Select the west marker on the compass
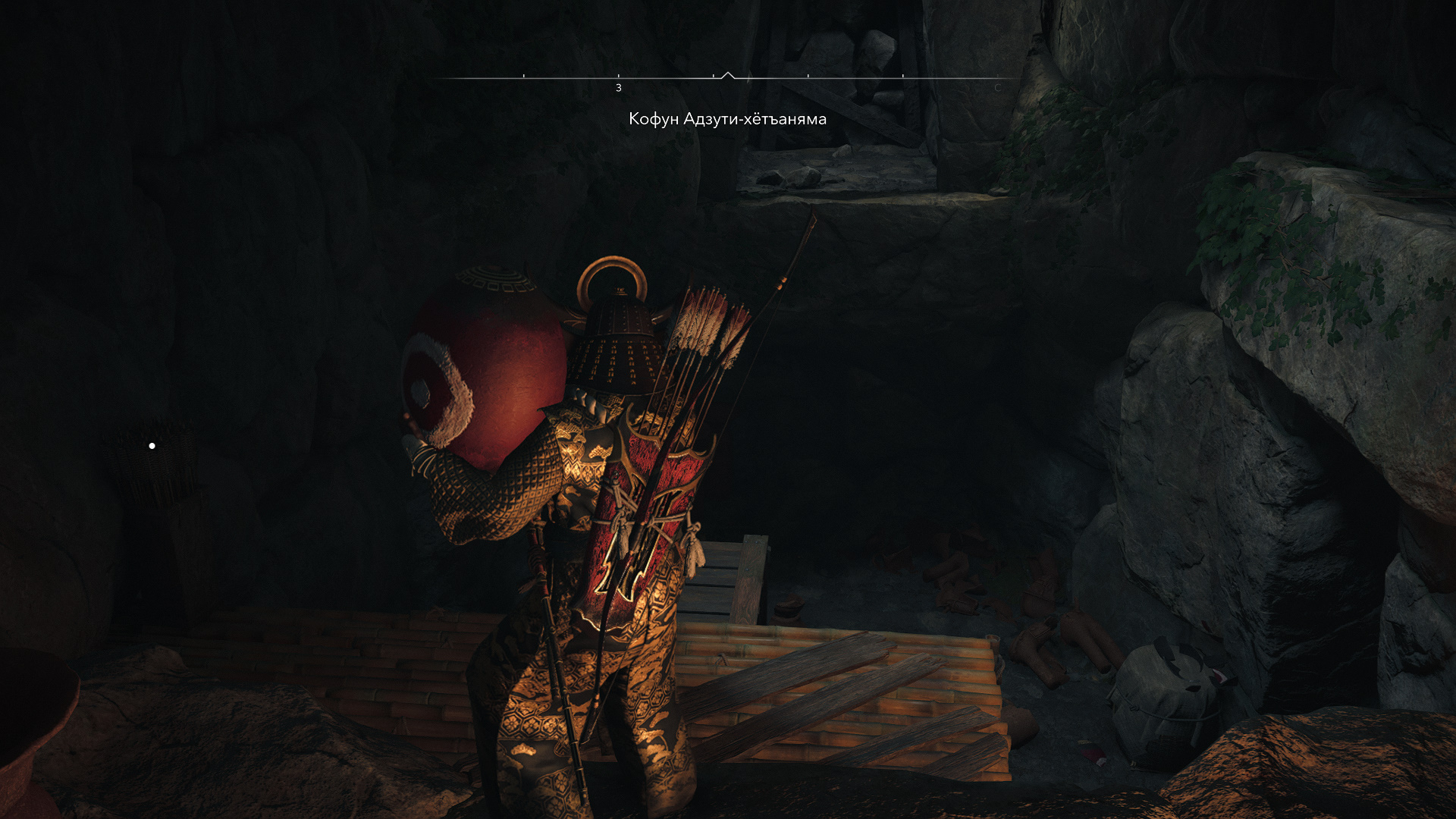Viewport: 1456px width, 819px height. click(x=619, y=88)
